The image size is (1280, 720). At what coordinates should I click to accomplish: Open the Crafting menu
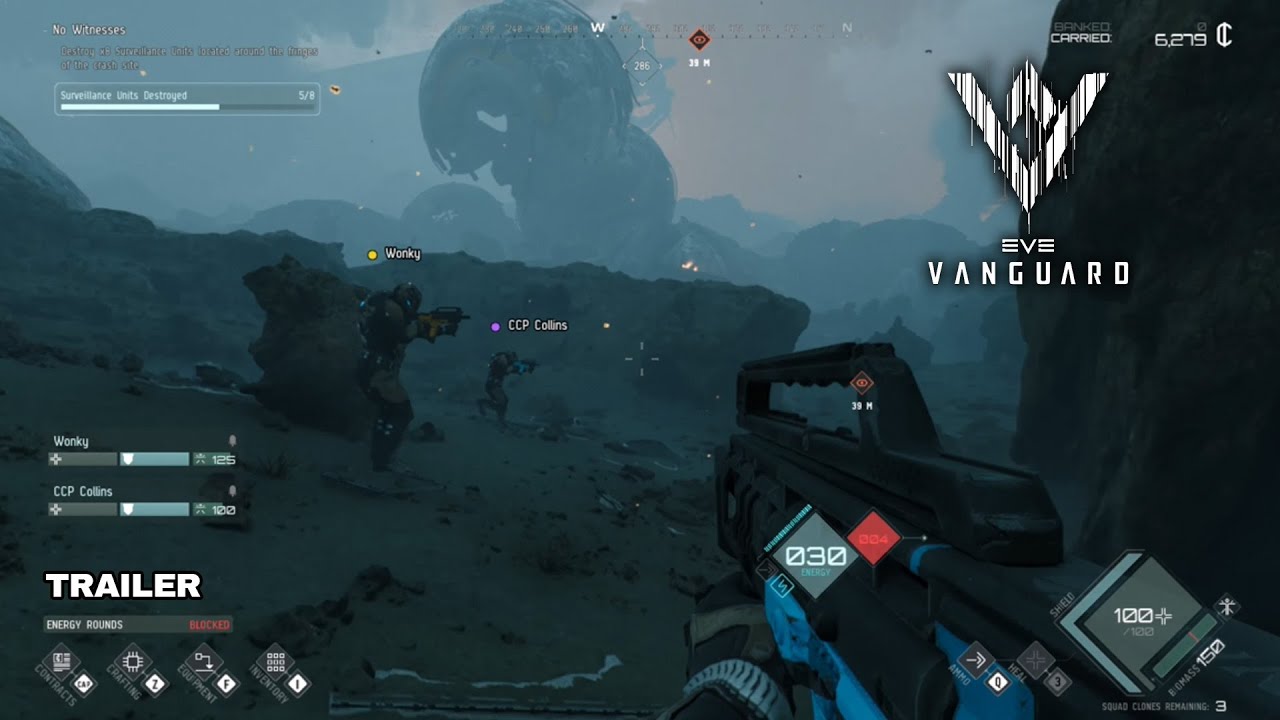click(x=133, y=661)
